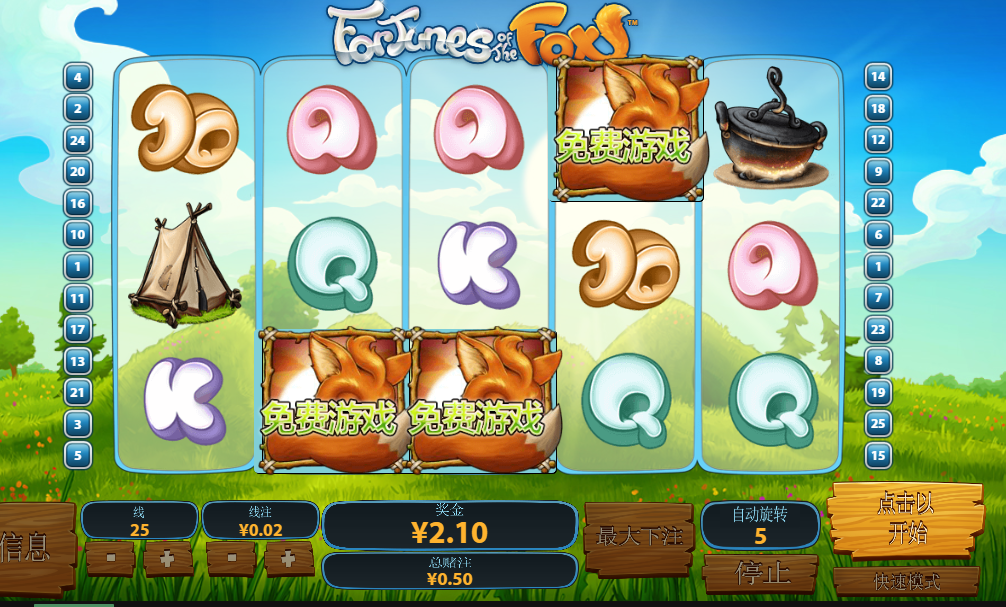Image resolution: width=1006 pixels, height=607 pixels.
Task: Choose payline number 22
Action: point(878,203)
